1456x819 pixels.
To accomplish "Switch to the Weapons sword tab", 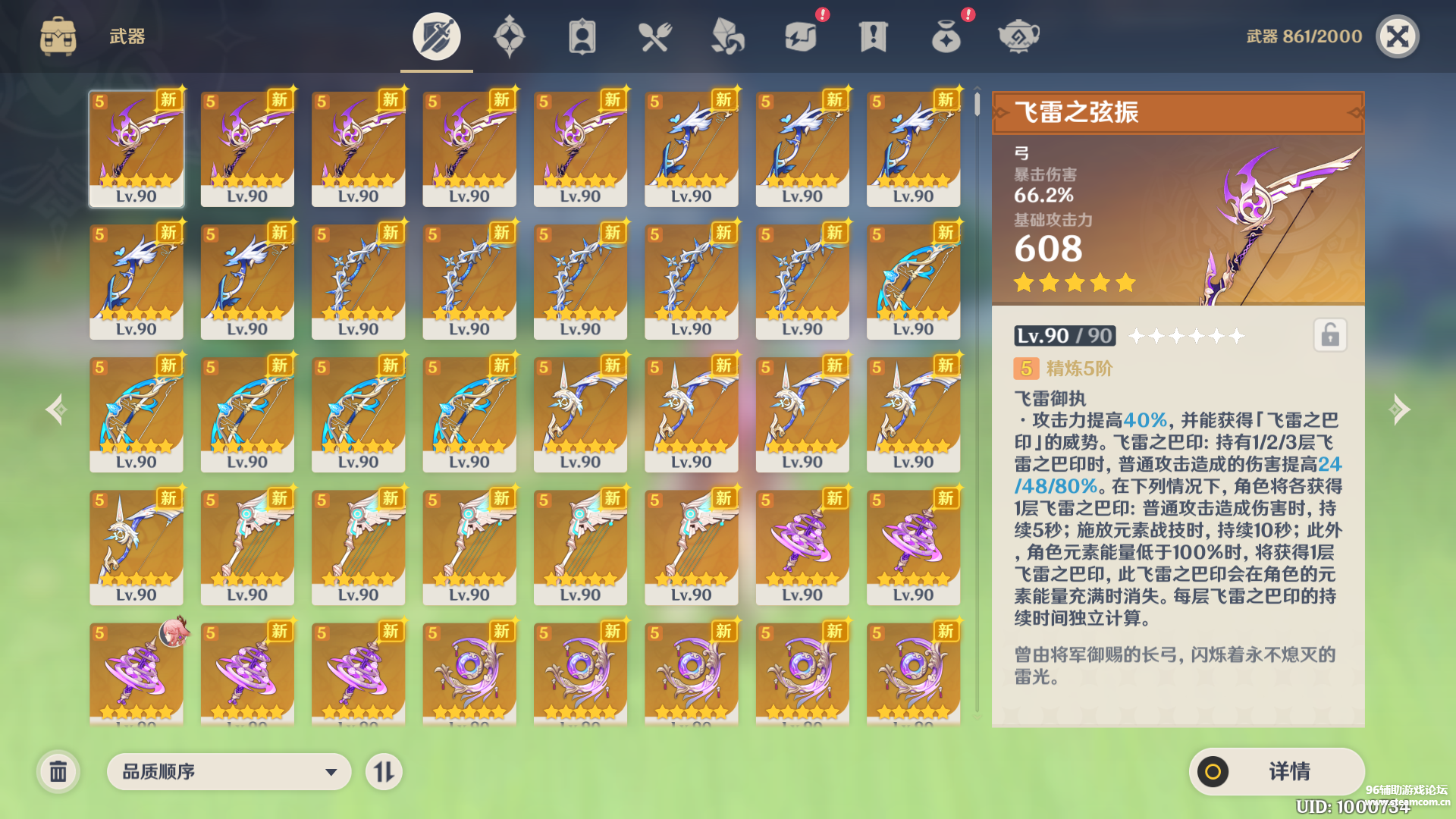I will click(435, 36).
